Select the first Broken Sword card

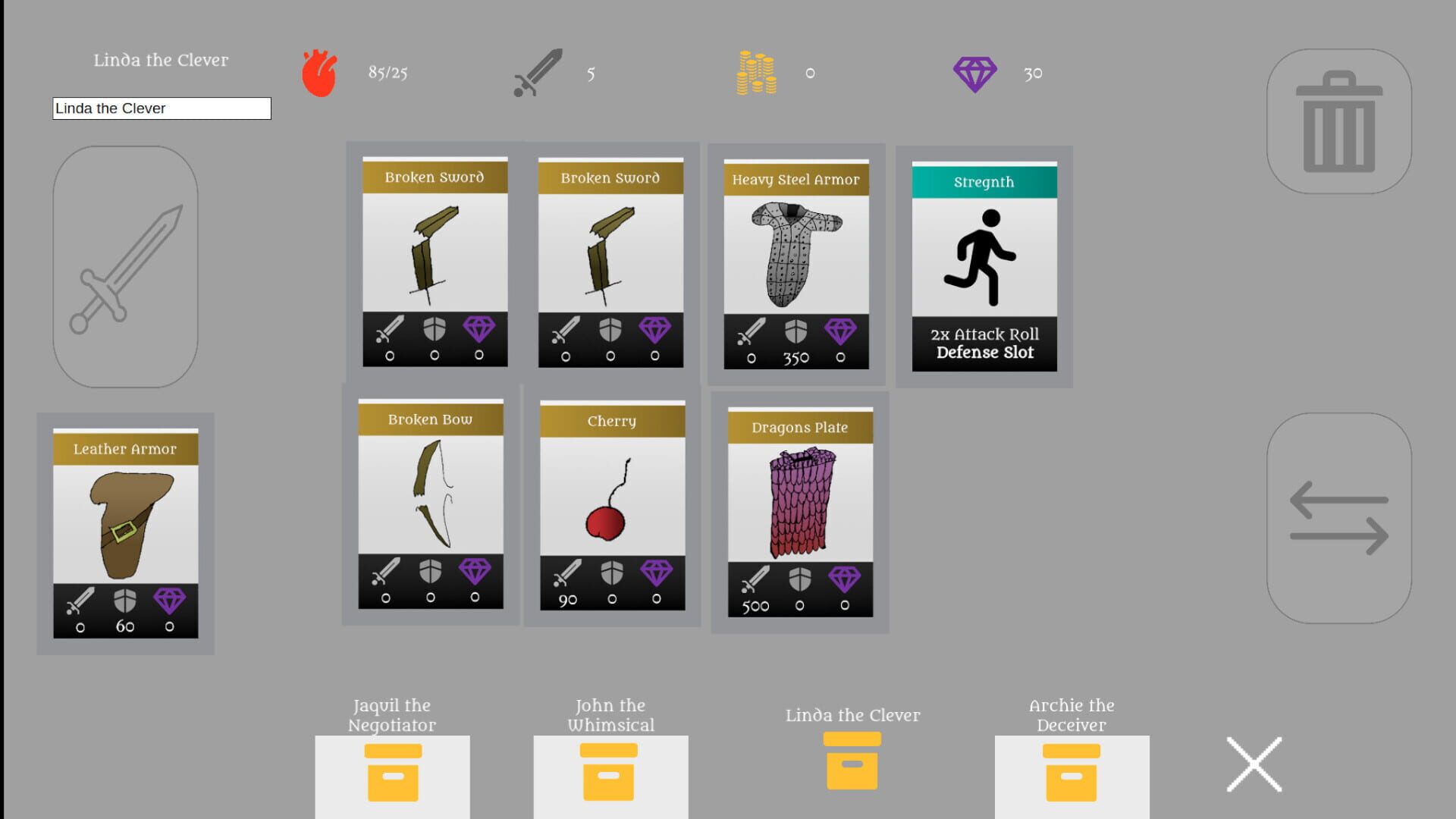435,260
